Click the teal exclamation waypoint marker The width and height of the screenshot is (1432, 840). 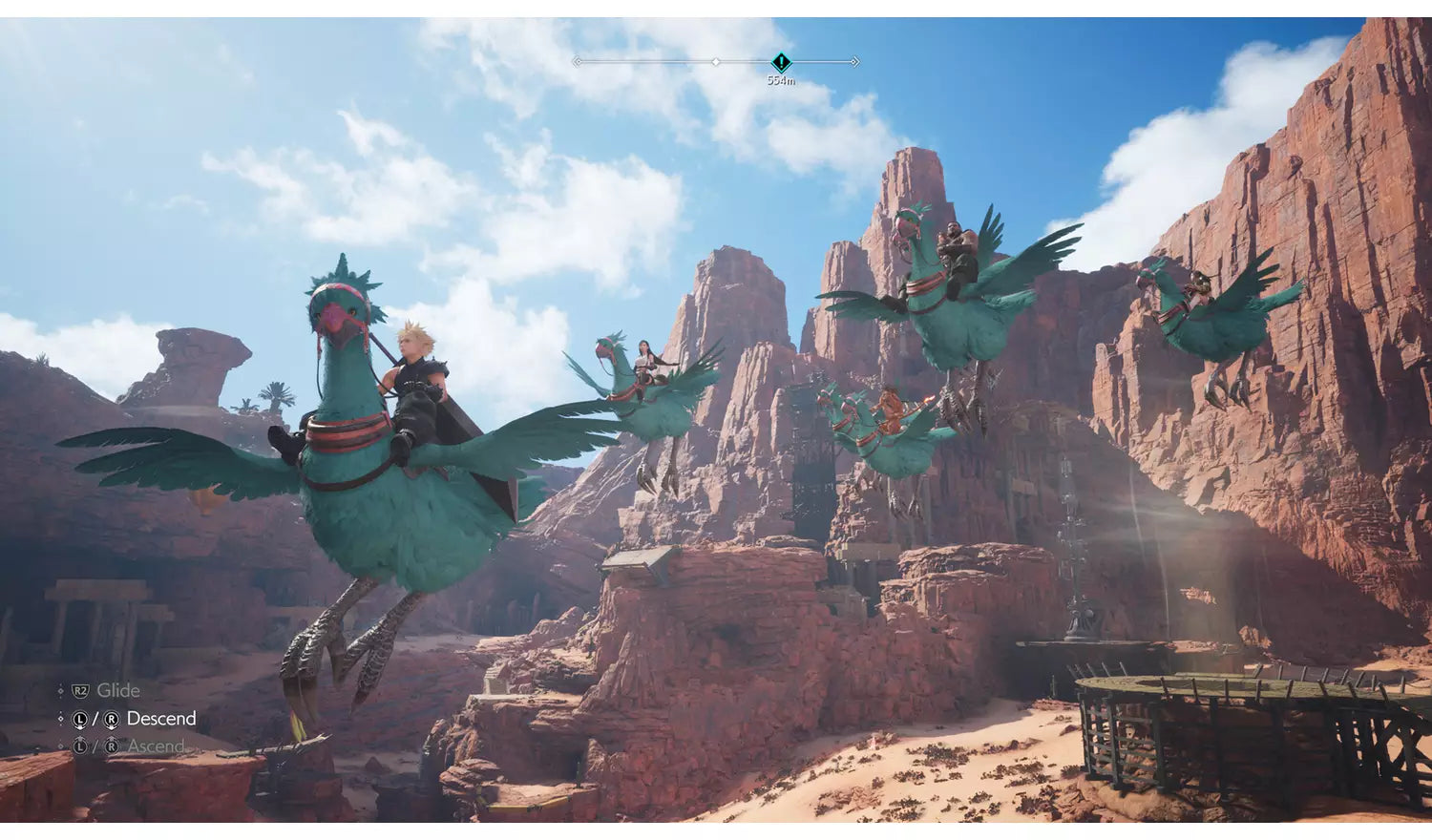coord(781,61)
